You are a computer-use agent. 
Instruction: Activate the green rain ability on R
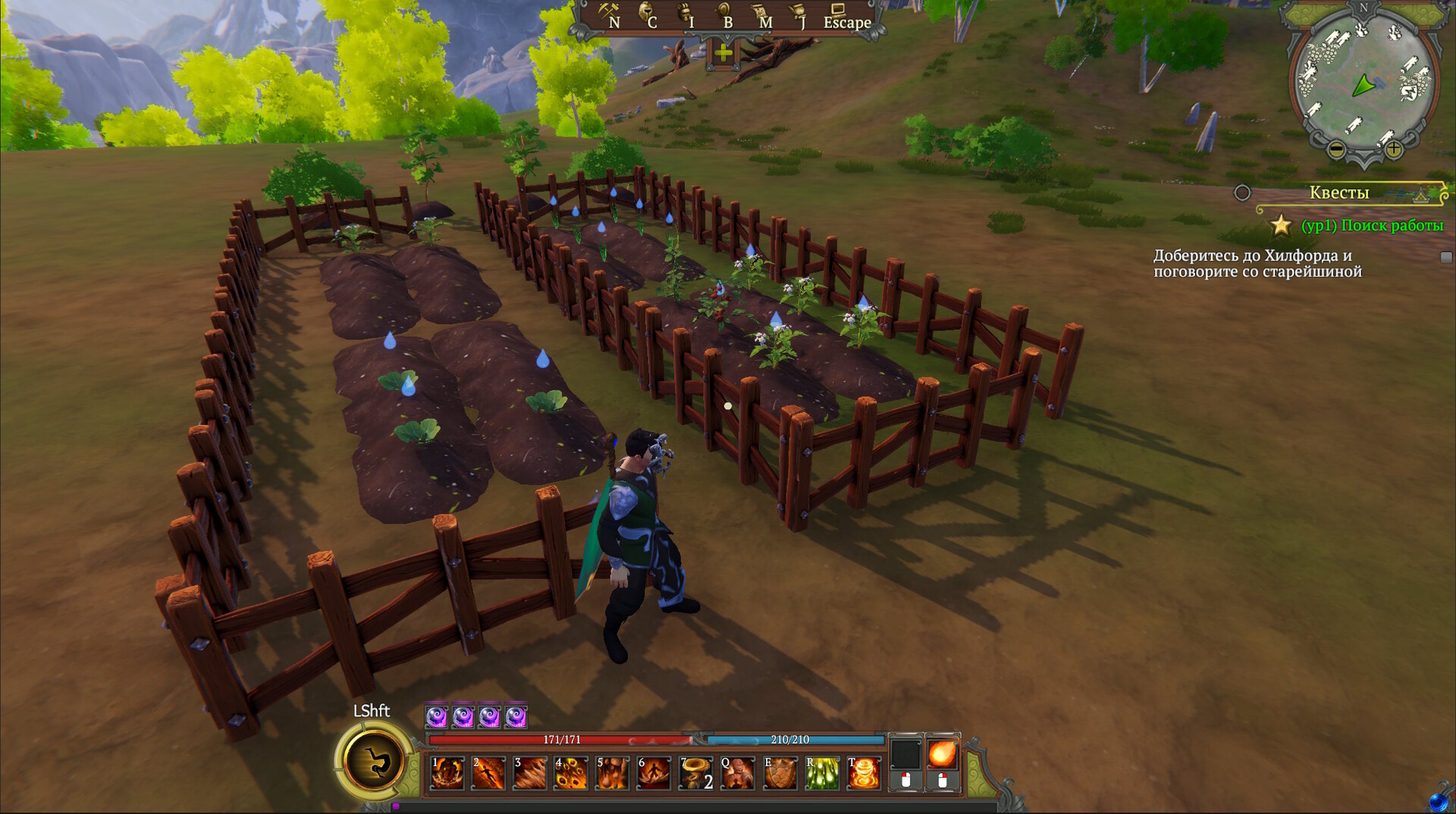pos(821,773)
